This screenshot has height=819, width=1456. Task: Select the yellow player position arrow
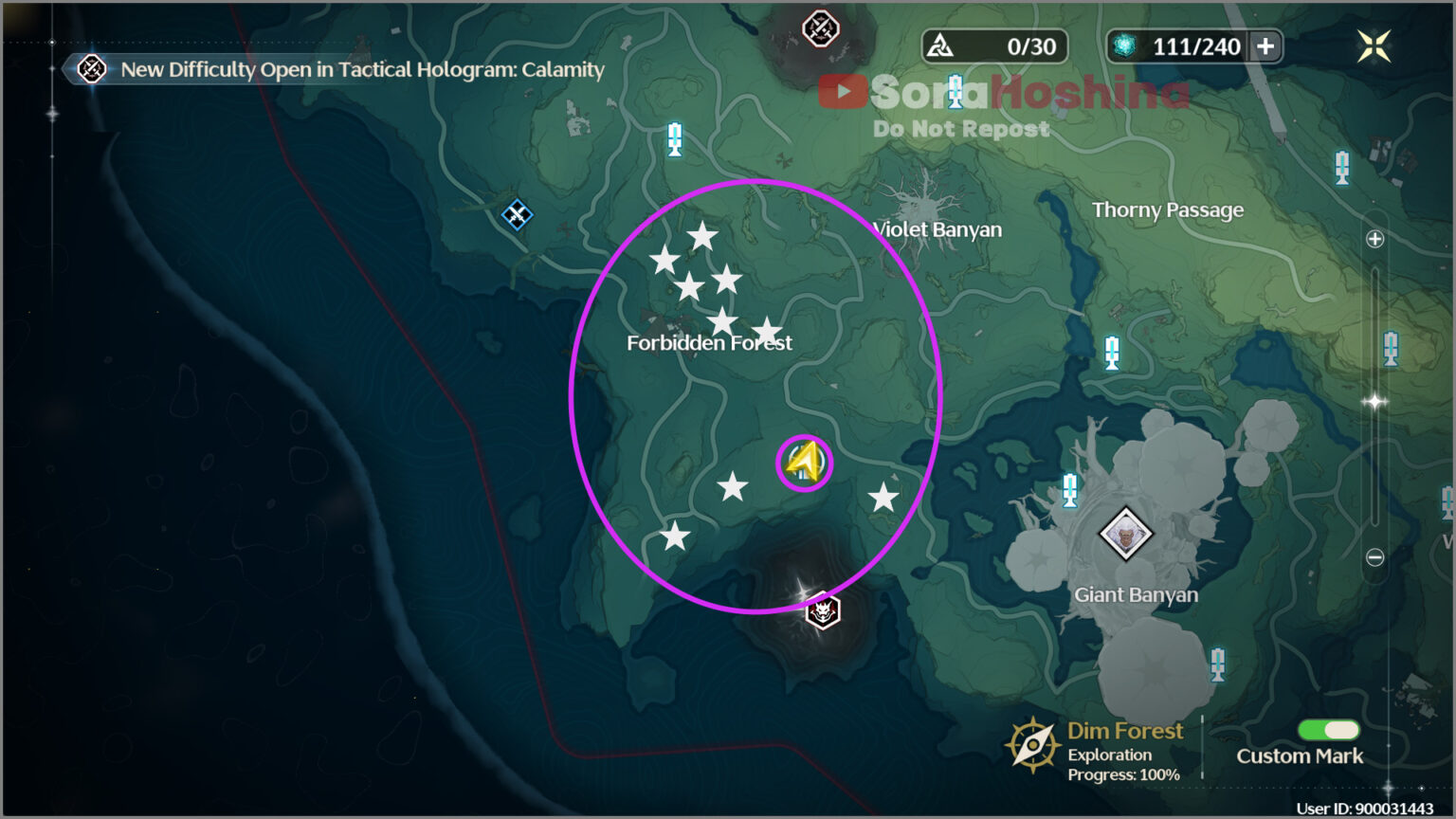804,462
